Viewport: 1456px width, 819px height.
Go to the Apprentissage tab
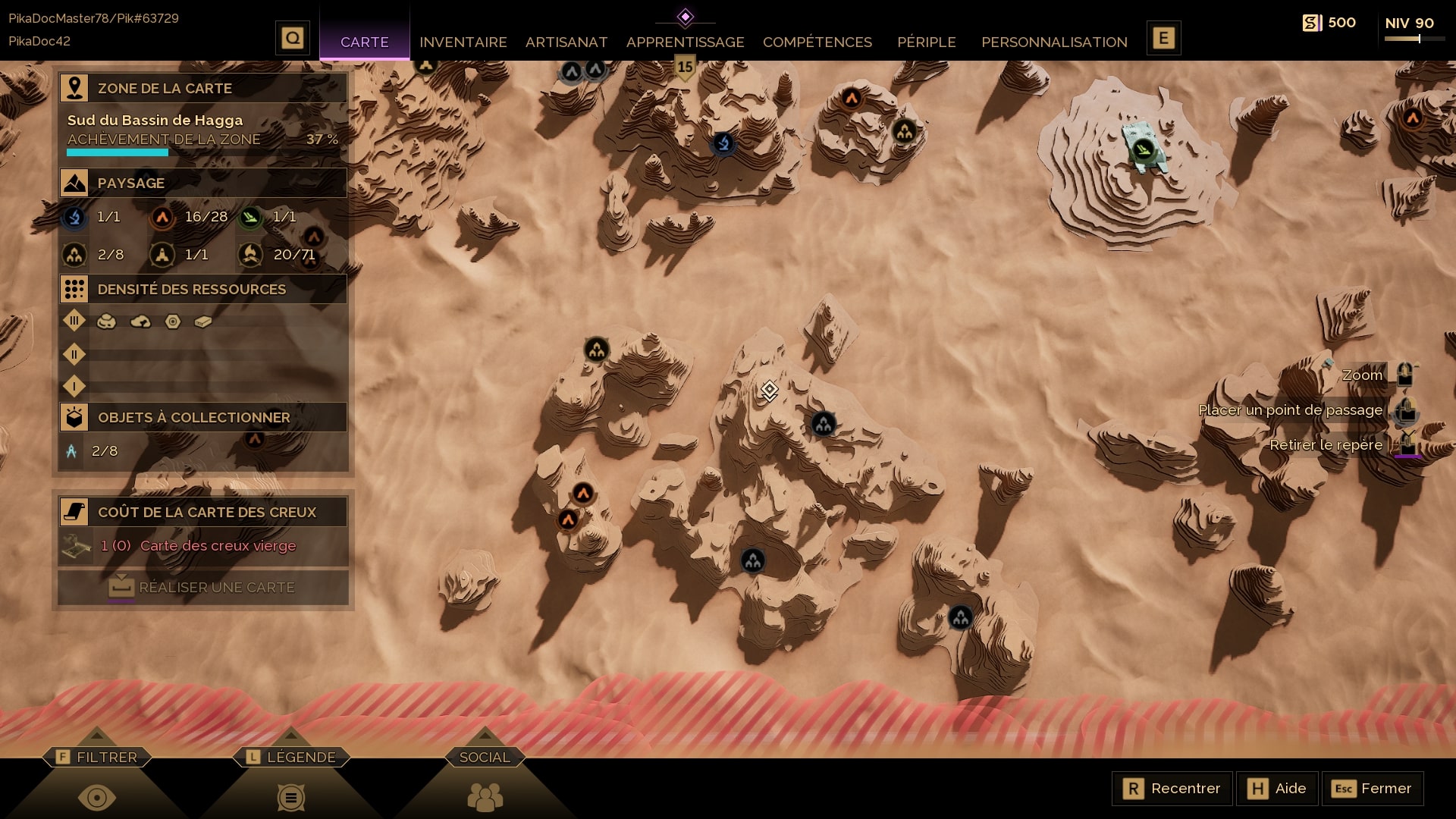pyautogui.click(x=685, y=42)
